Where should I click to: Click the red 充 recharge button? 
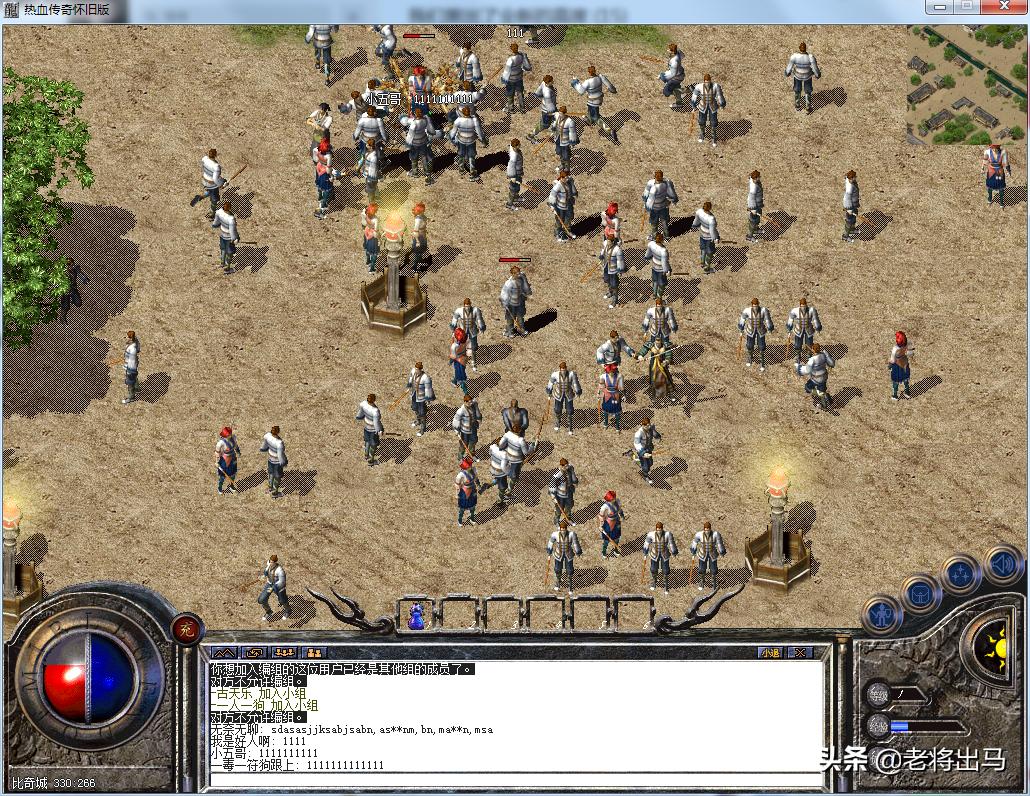click(186, 628)
